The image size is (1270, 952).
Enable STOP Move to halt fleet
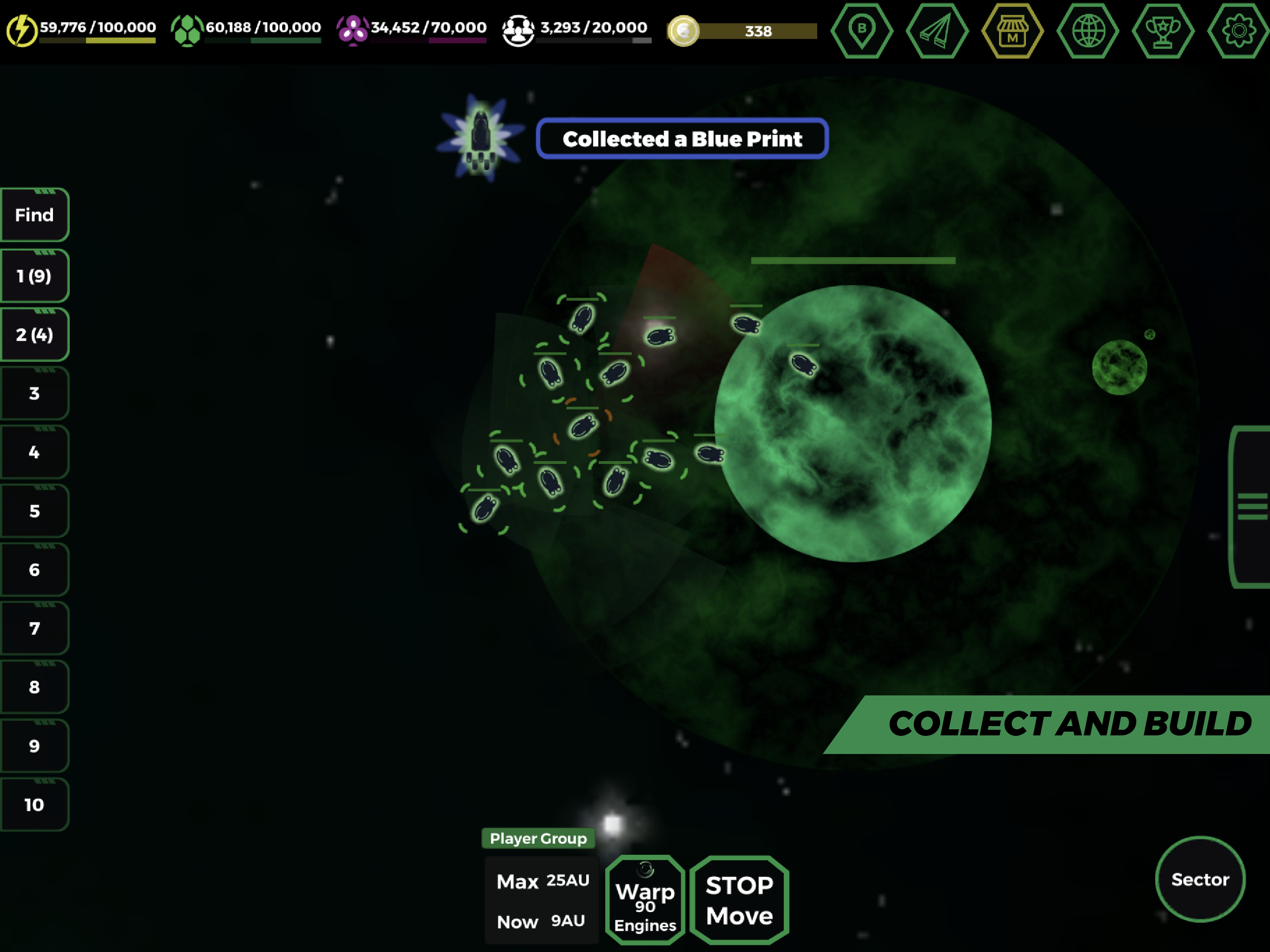pyautogui.click(x=739, y=900)
